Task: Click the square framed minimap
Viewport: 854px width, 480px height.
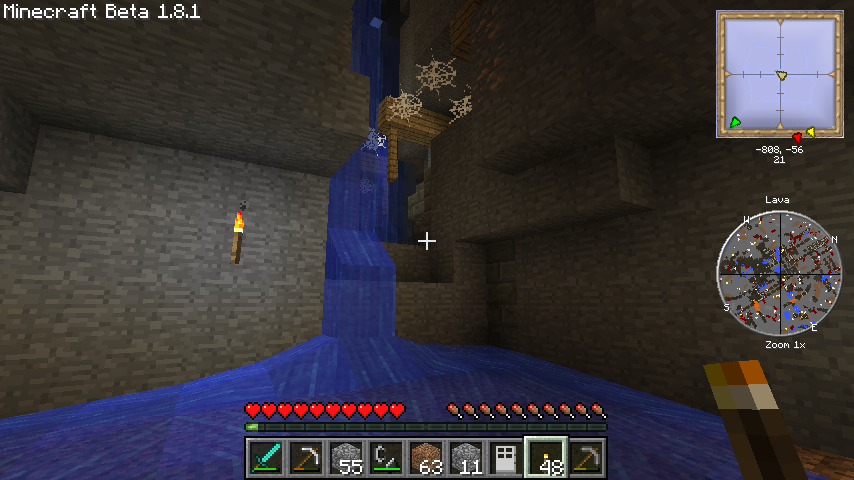Action: [x=779, y=74]
